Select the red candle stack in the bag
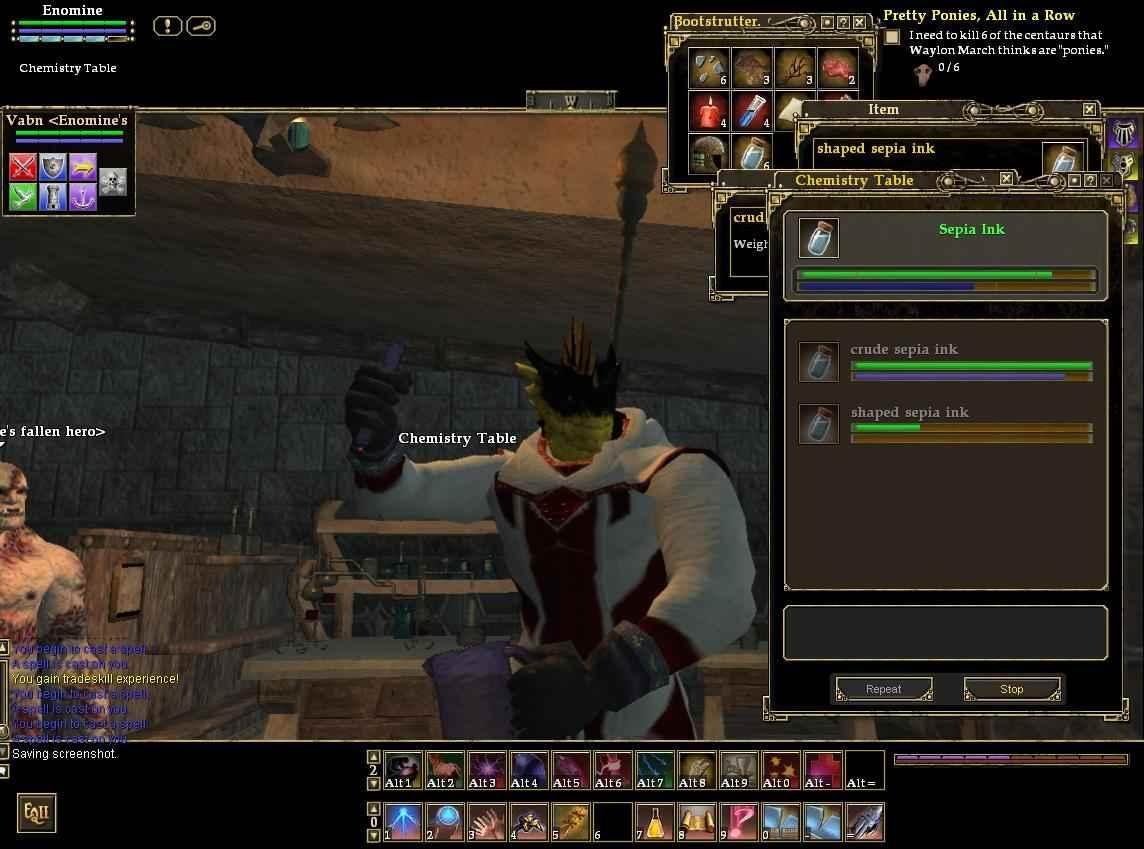The image size is (1144, 849). [x=709, y=111]
